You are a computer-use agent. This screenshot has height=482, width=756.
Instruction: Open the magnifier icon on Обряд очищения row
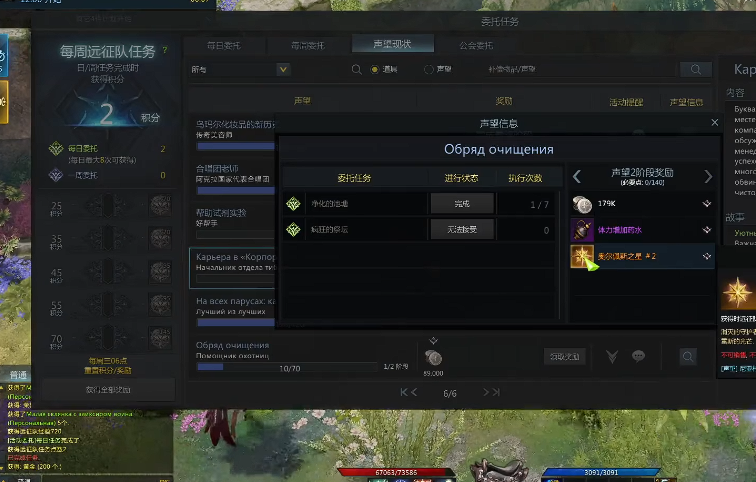tap(688, 356)
